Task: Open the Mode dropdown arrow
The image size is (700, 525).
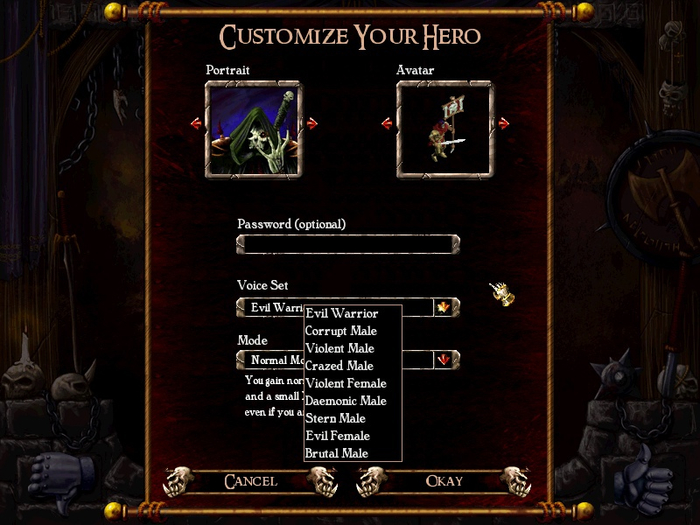Action: [x=443, y=359]
